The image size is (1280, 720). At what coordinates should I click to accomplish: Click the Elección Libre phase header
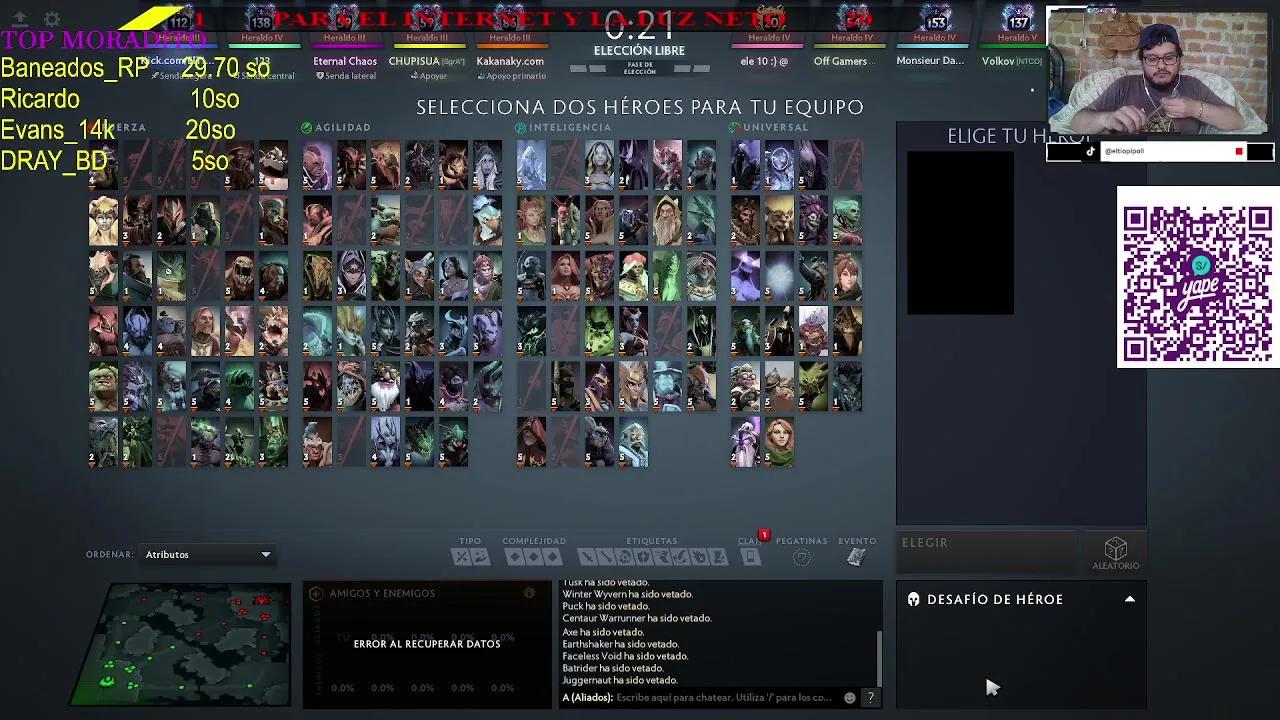coord(640,48)
